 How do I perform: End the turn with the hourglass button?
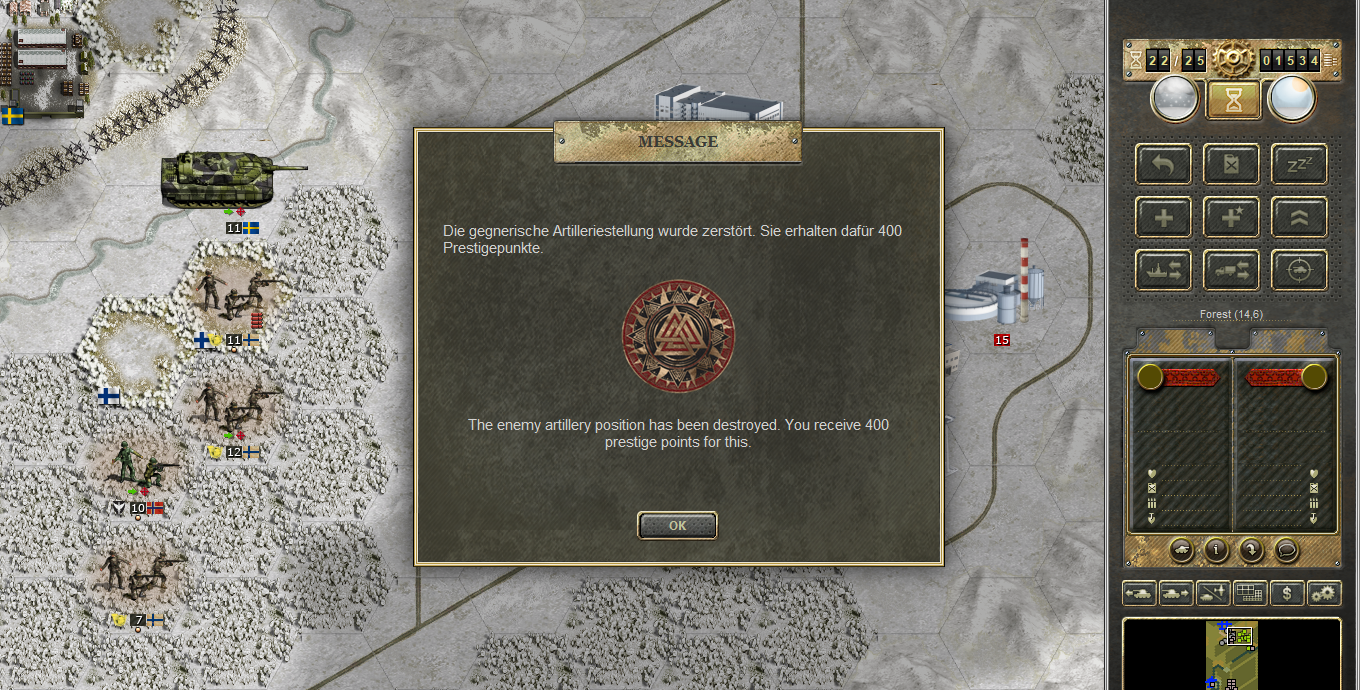coord(1232,100)
